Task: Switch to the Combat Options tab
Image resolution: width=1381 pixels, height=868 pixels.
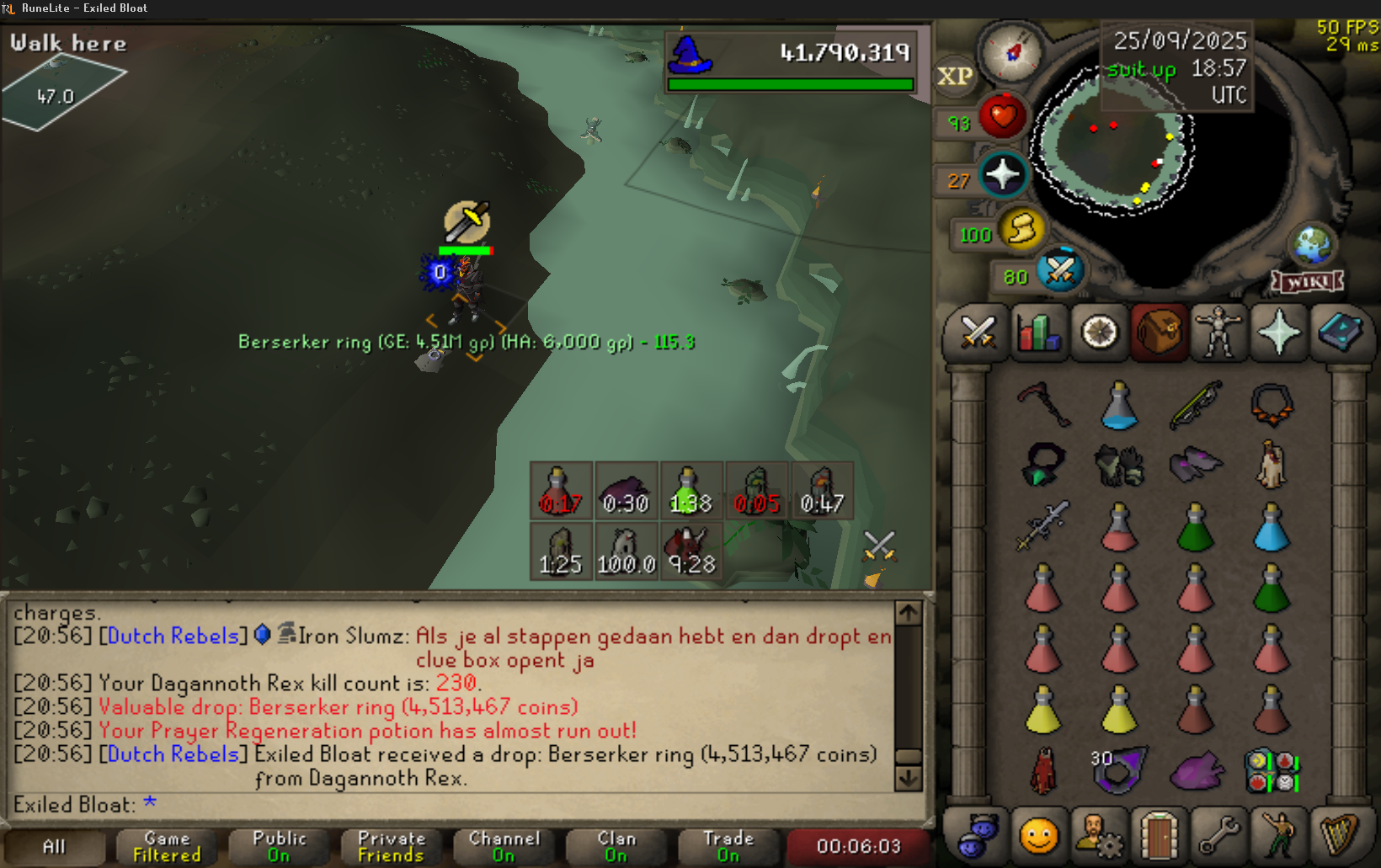Action: pyautogui.click(x=978, y=333)
